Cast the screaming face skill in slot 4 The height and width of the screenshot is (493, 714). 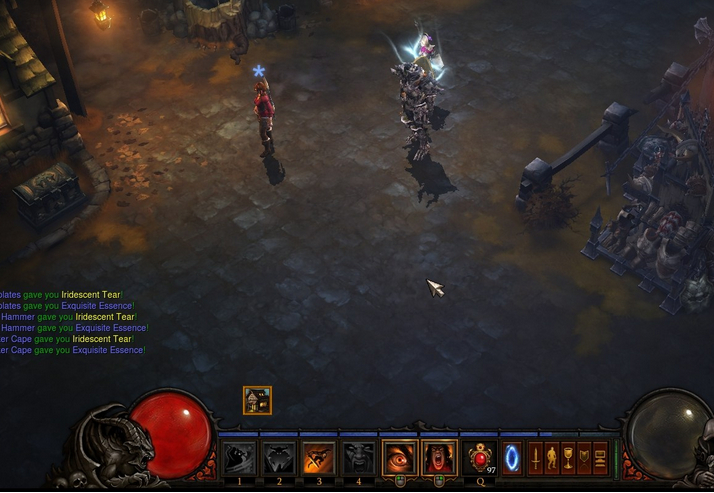[x=359, y=458]
